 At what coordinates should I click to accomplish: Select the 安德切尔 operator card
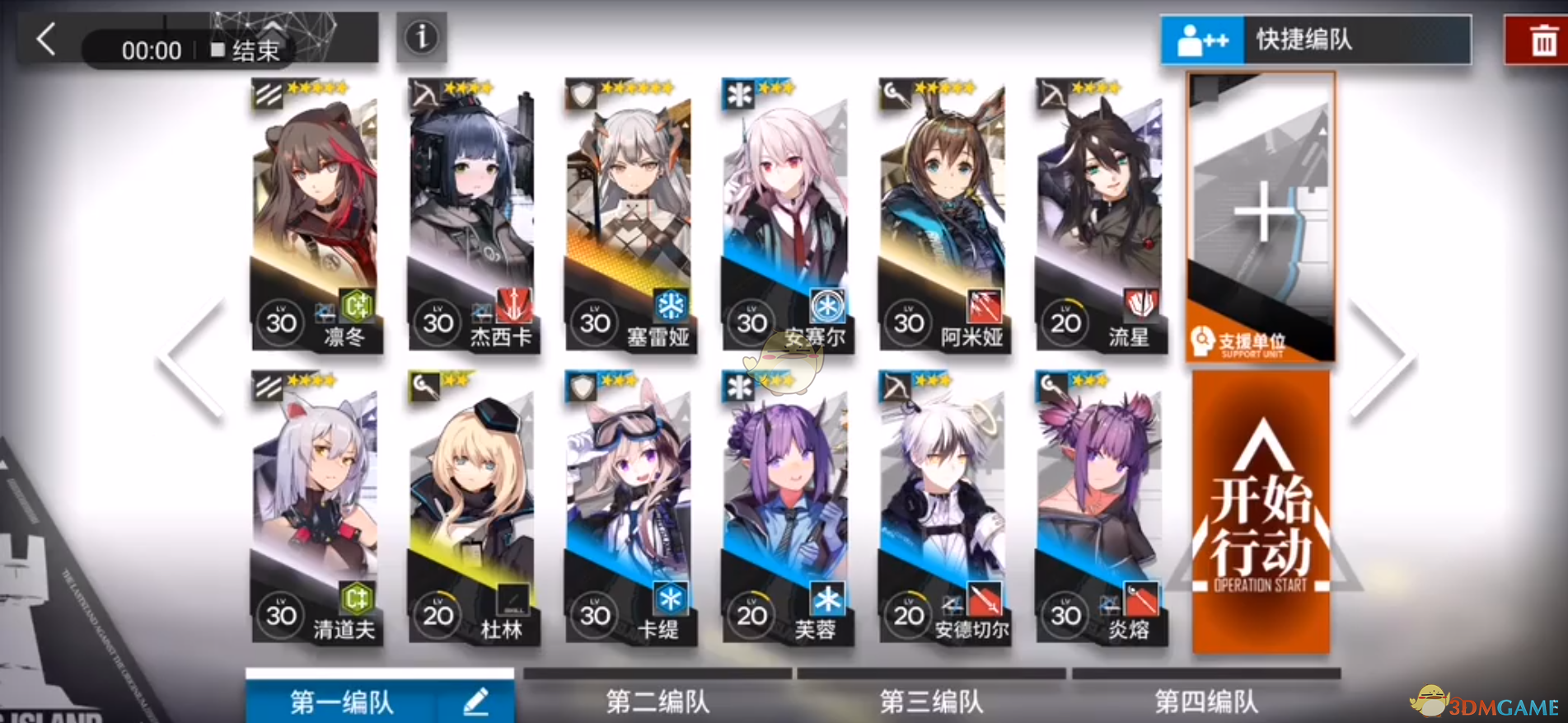943,507
